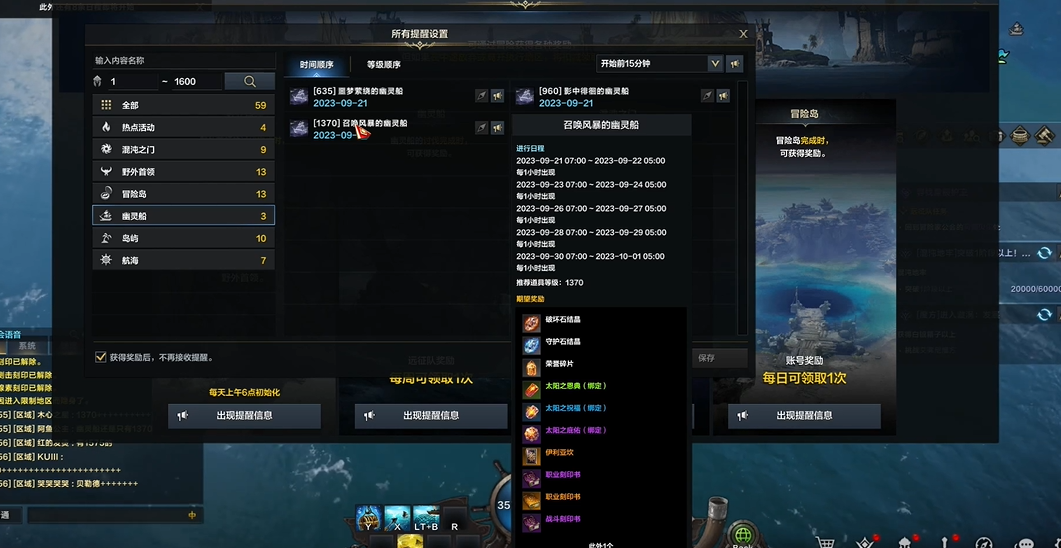The height and width of the screenshot is (548, 1061).
Task: Select the 冒险岛 category row
Action: pyautogui.click(x=184, y=193)
